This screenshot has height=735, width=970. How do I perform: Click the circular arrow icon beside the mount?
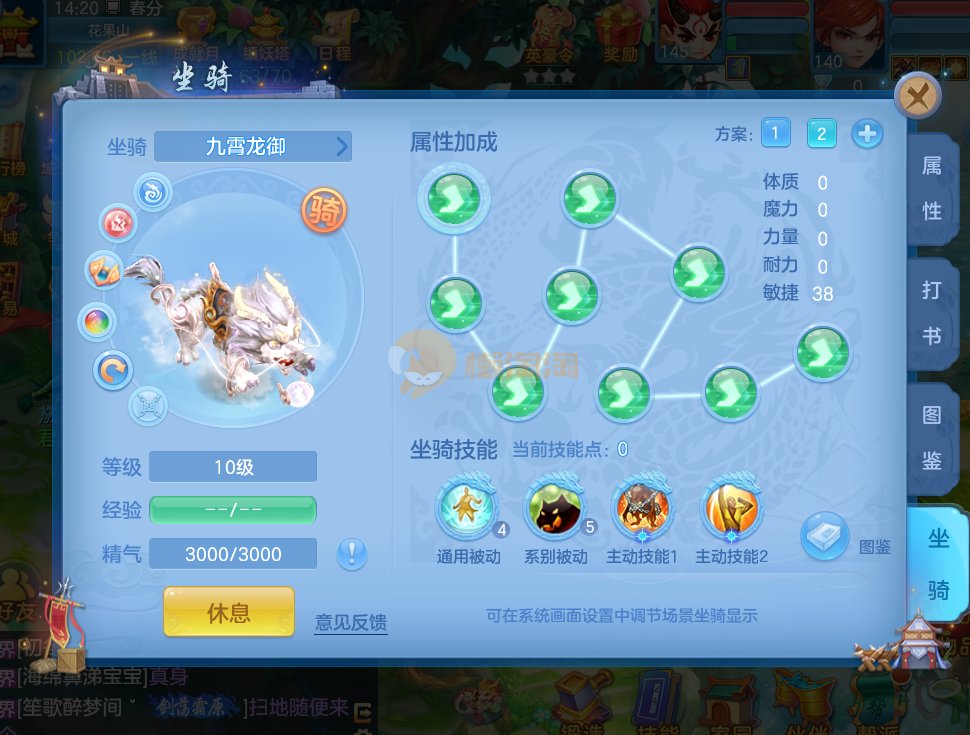(x=112, y=370)
